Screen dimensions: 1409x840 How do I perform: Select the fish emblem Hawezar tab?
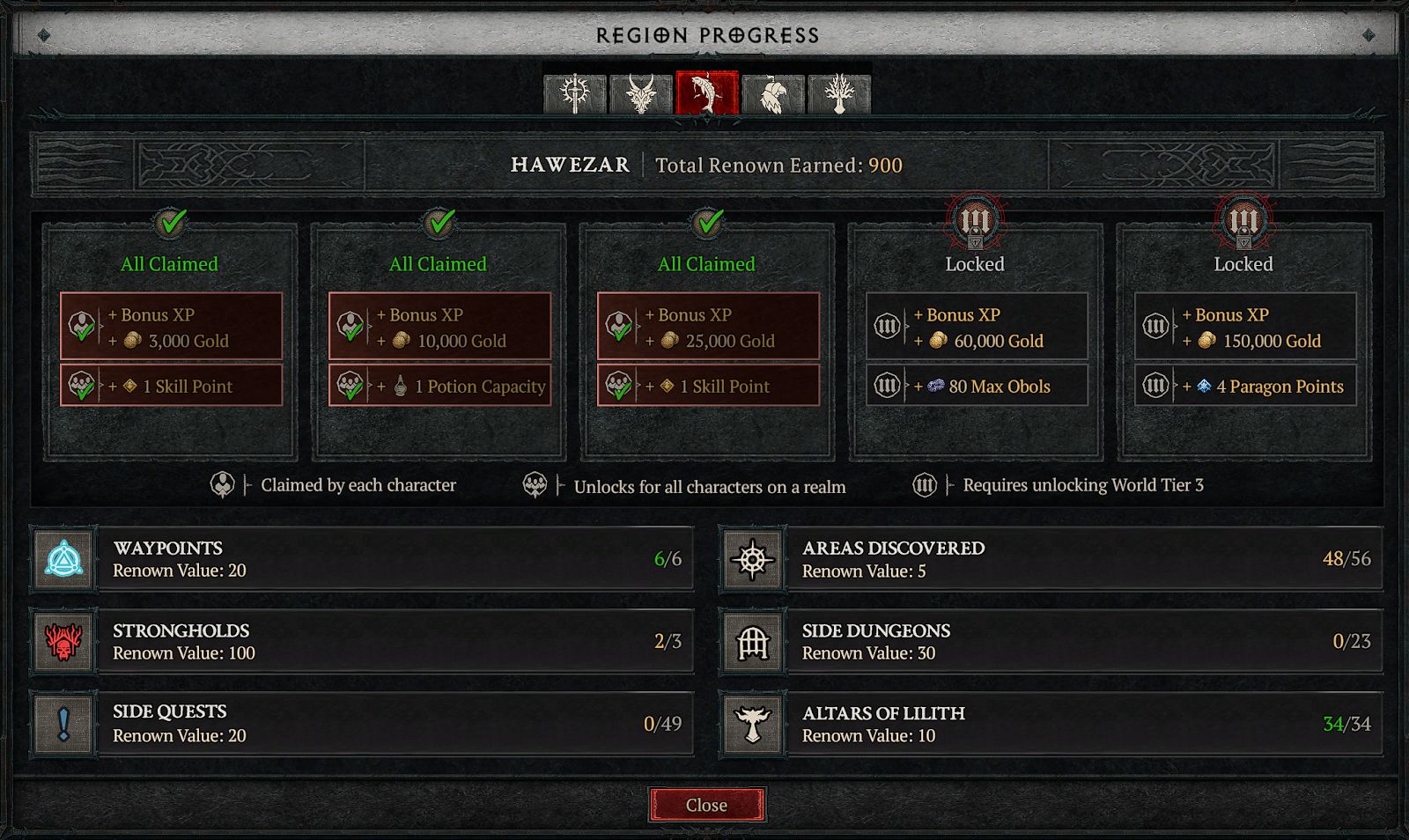click(x=706, y=93)
